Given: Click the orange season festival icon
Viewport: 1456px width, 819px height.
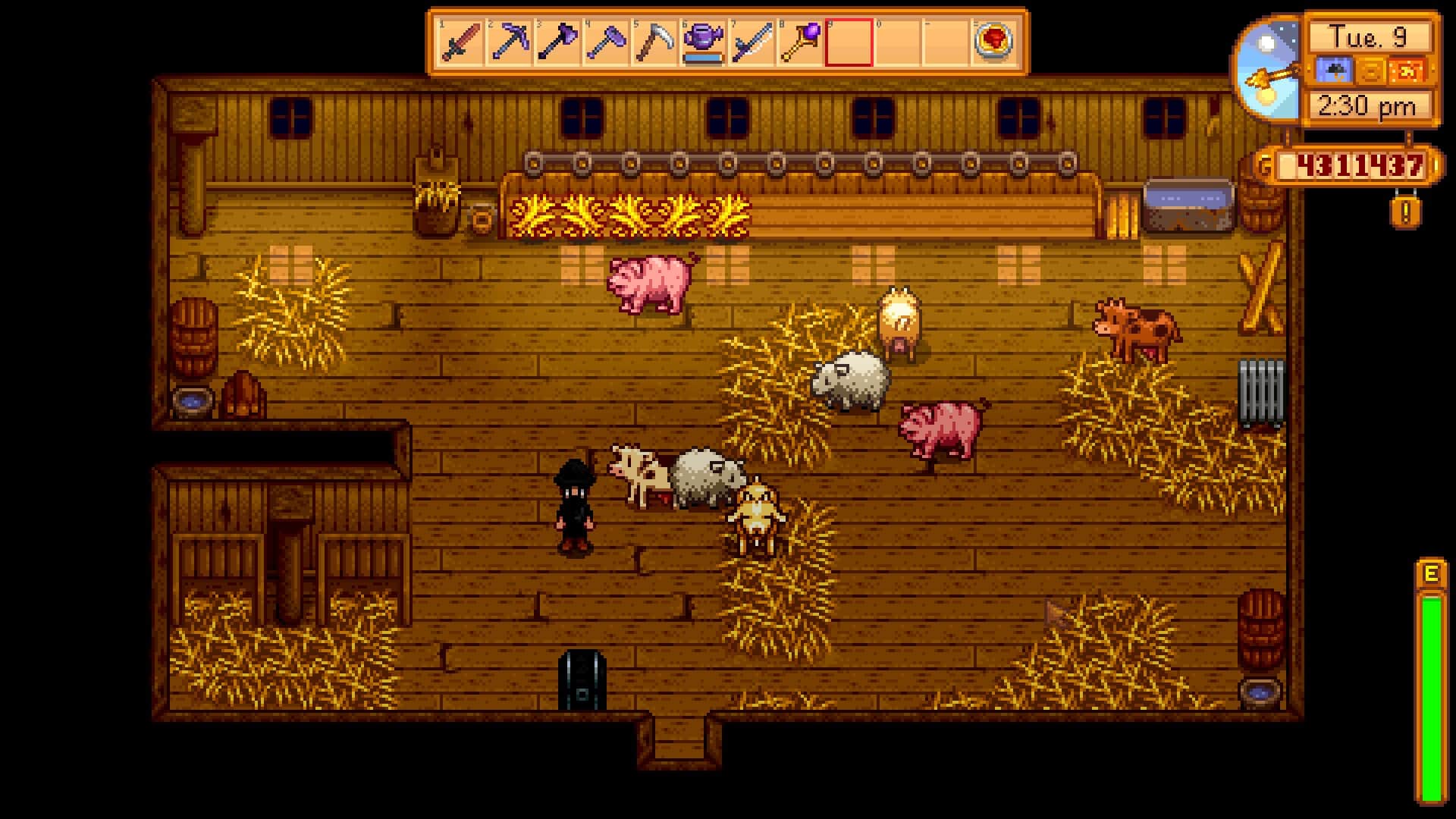Looking at the screenshot, I should 1407,70.
